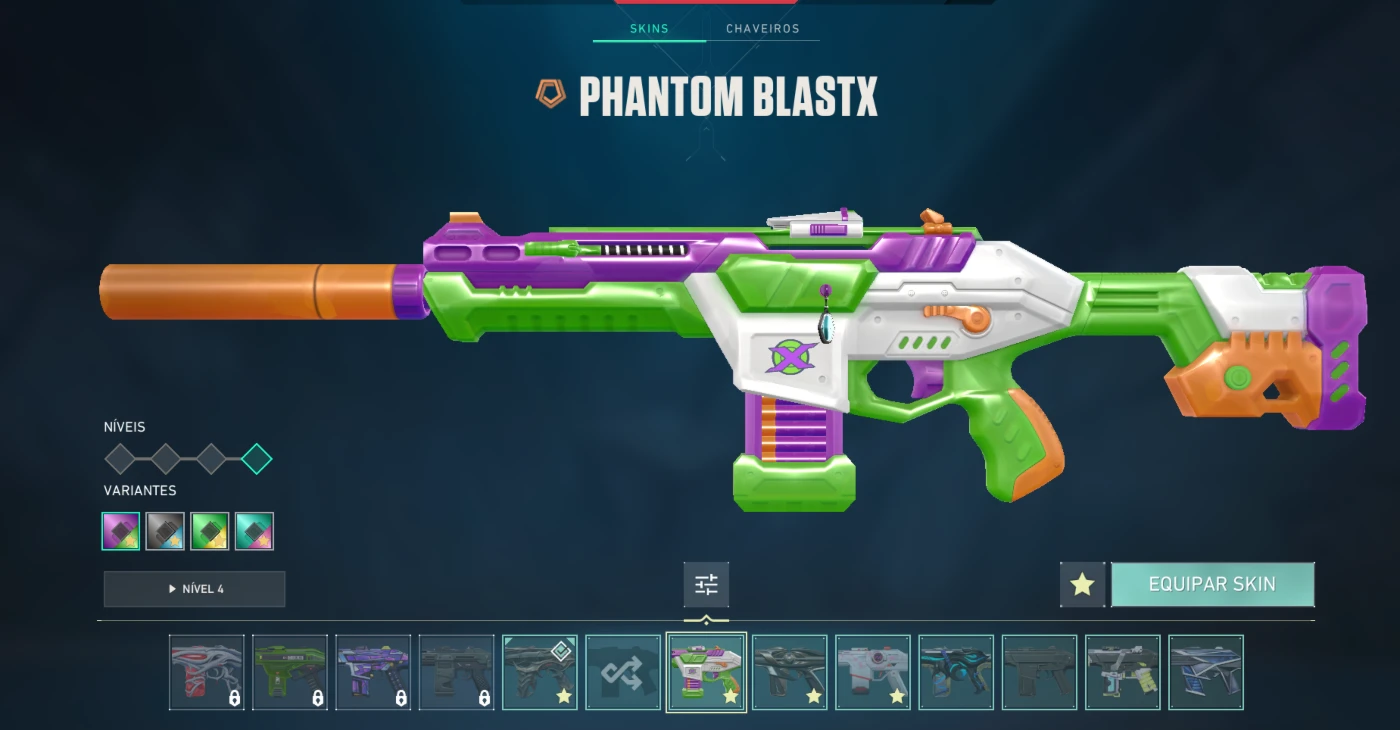
Task: Select the locked purple Phantom skin thumbnail
Action: point(373,672)
